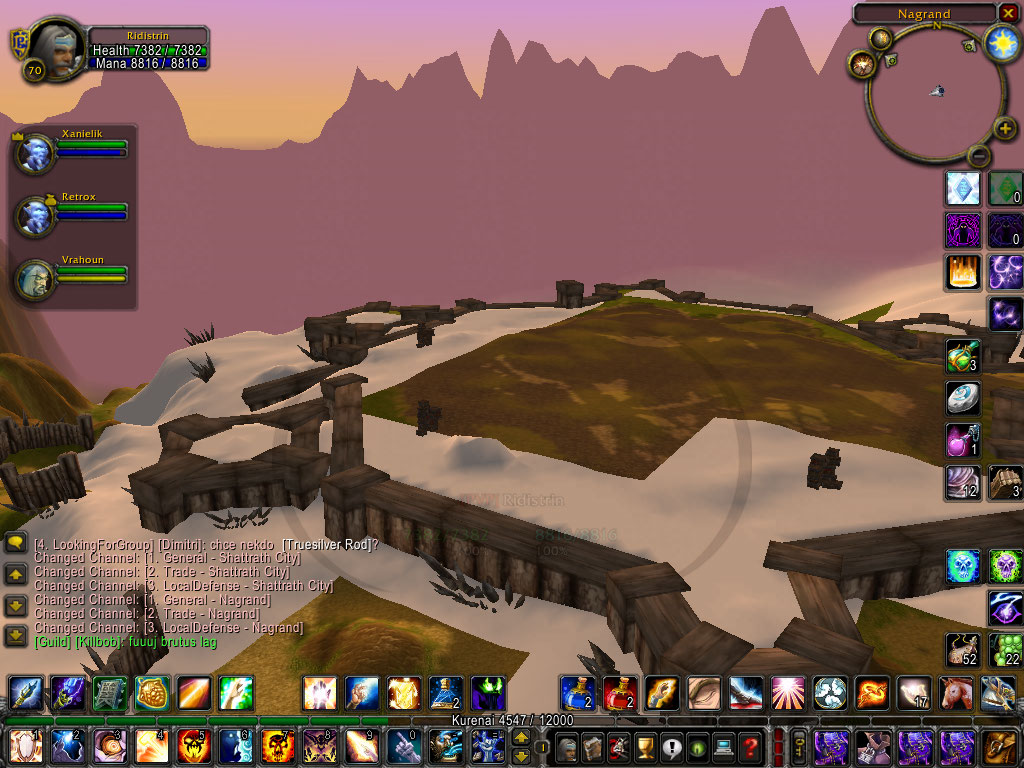Zoom in the minimap with plus button
The image size is (1024, 768).
[x=1005, y=128]
